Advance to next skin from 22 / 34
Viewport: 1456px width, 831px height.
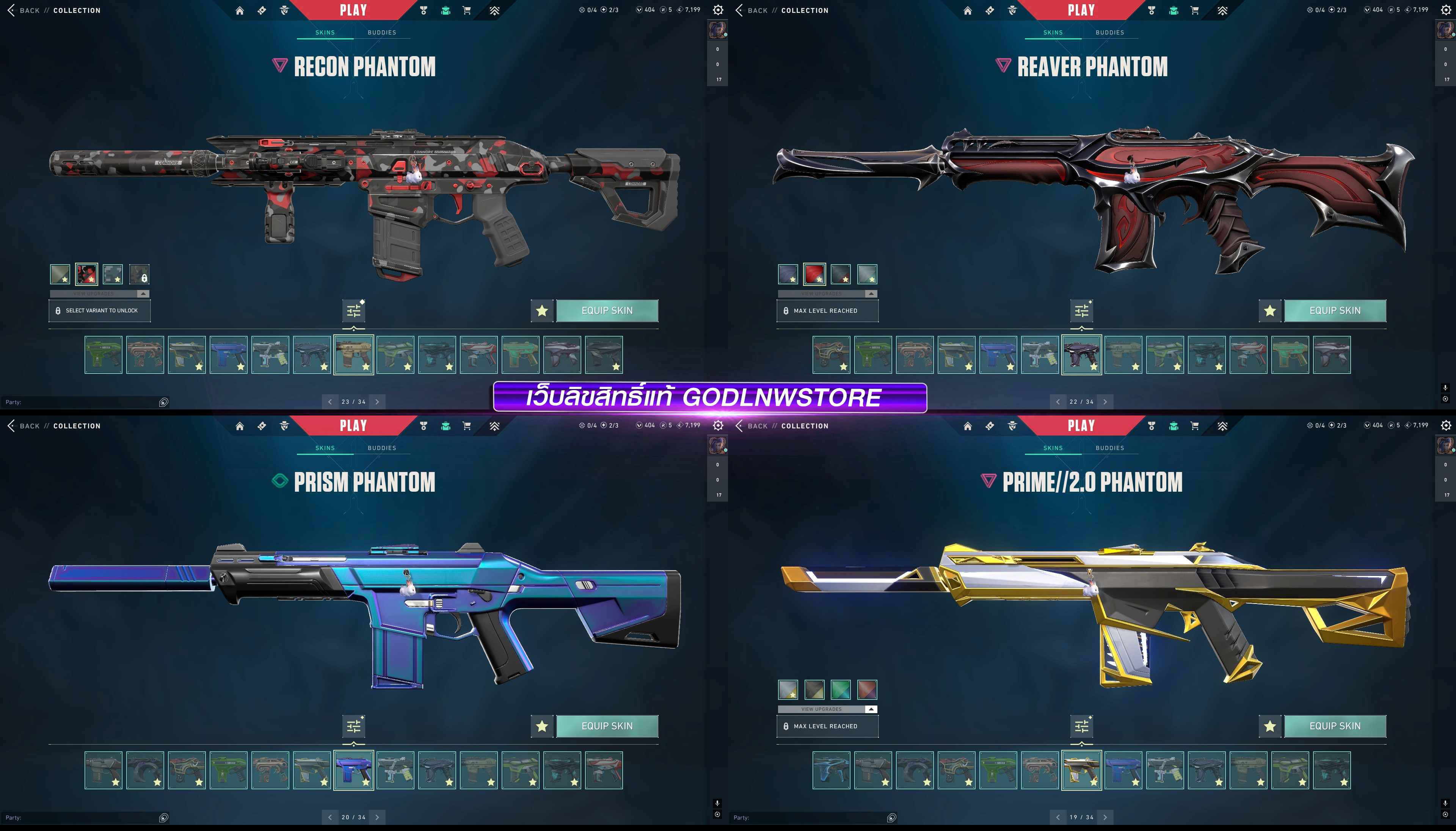(1105, 402)
